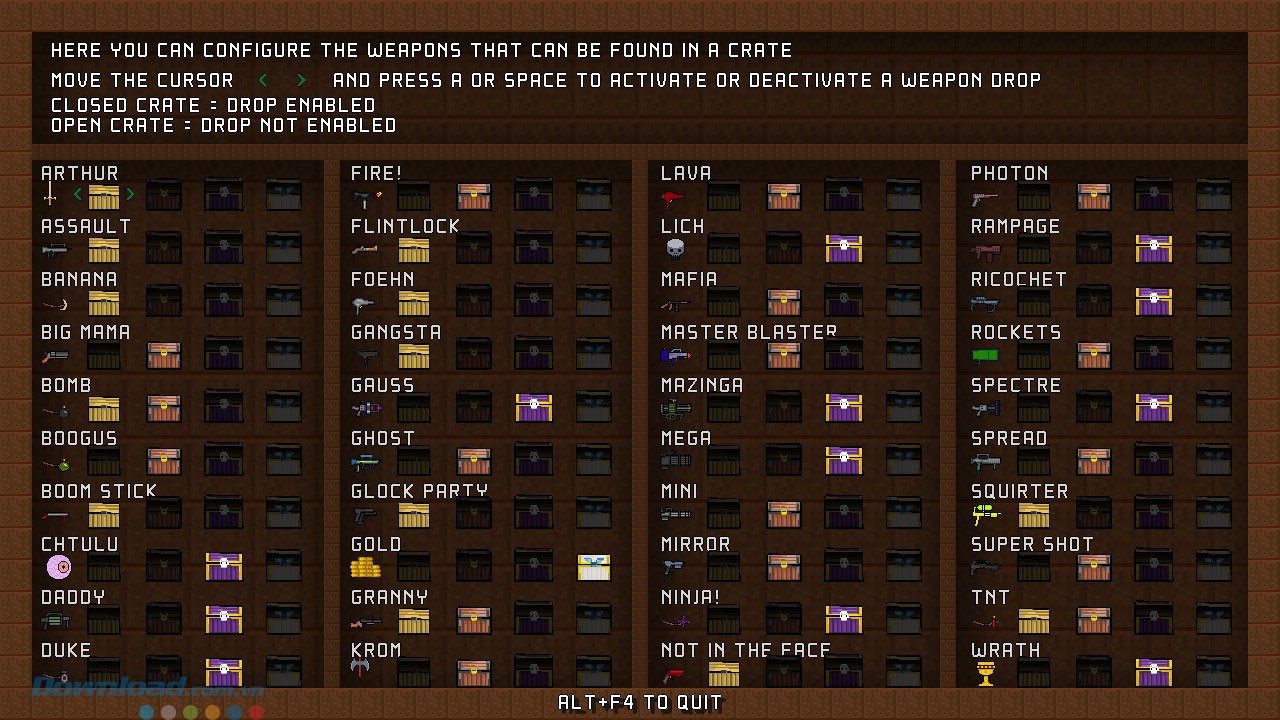The height and width of the screenshot is (720, 1280).
Task: Toggle Photon's red crate
Action: click(x=1094, y=195)
